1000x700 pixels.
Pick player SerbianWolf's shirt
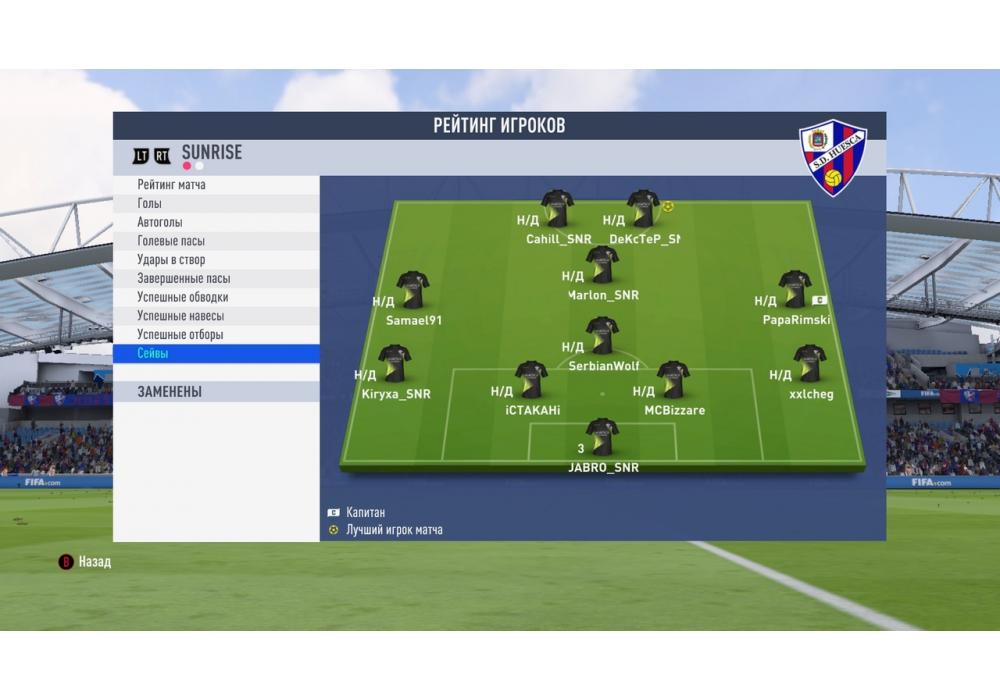[602, 336]
